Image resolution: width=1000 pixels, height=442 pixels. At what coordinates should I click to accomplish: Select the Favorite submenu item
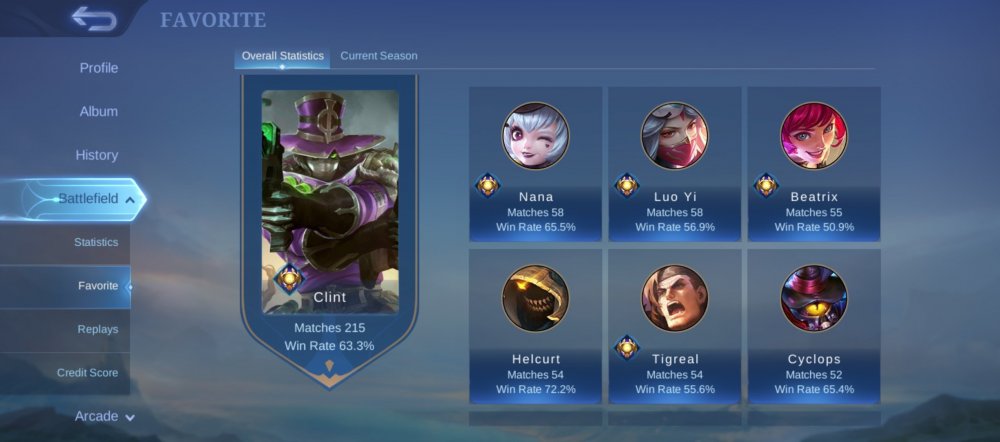[98, 286]
